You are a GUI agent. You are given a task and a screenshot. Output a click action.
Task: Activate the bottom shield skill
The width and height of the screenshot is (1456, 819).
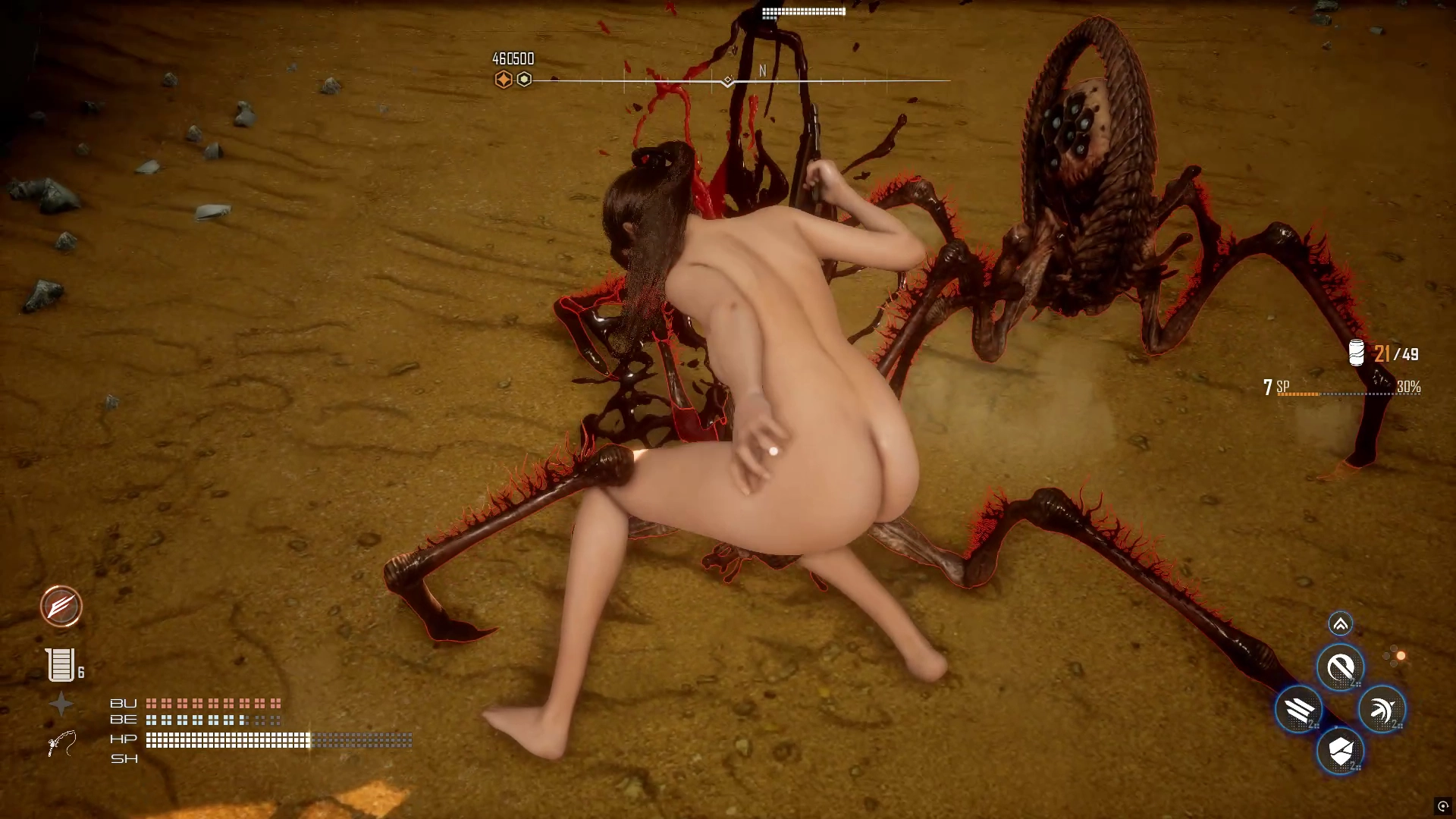(1340, 752)
